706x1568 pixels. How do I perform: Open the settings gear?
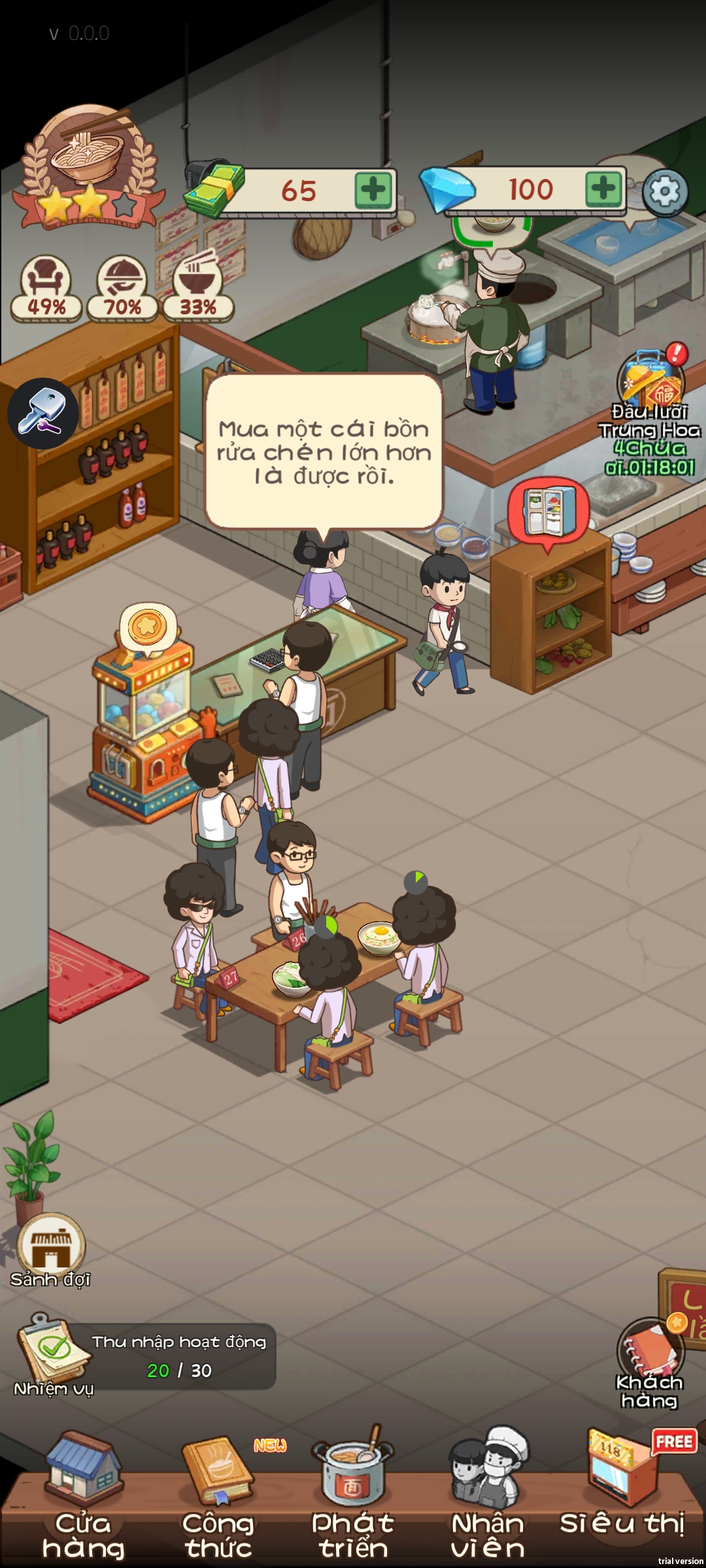(x=665, y=192)
